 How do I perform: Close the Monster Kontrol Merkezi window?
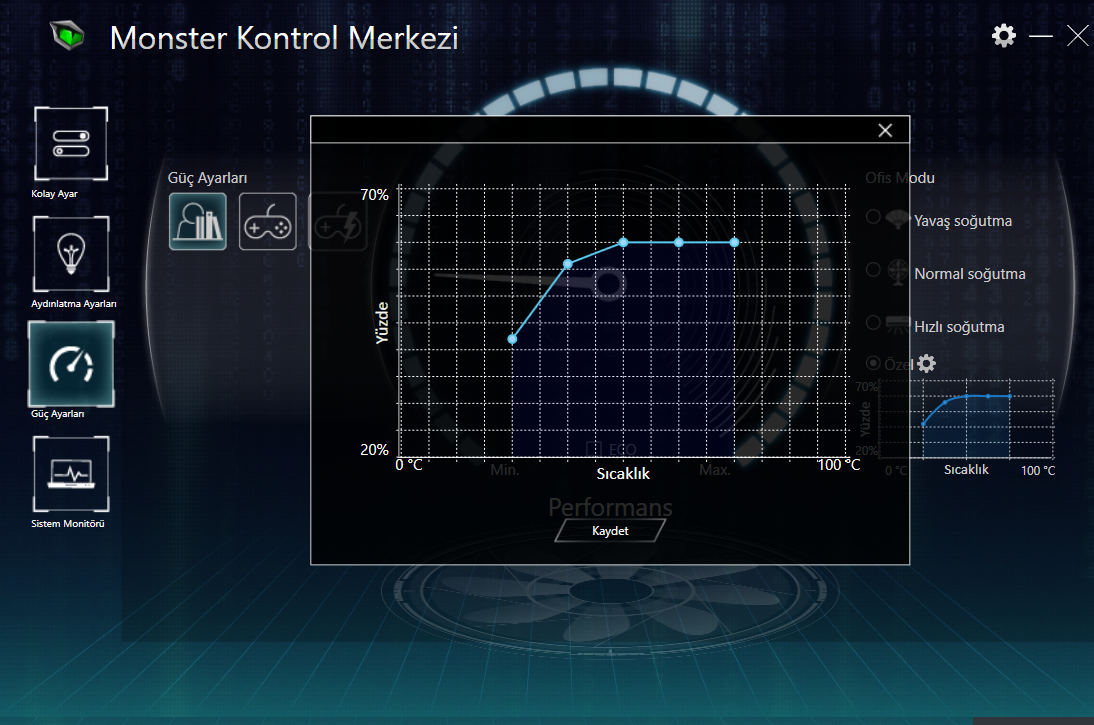click(1078, 36)
